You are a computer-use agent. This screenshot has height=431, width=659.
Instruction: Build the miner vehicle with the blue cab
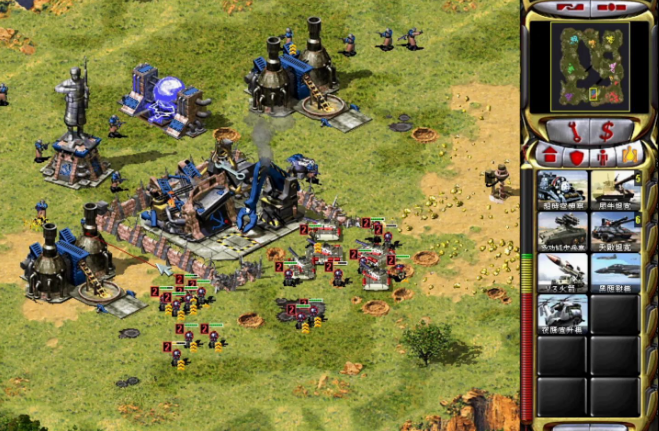(562, 189)
